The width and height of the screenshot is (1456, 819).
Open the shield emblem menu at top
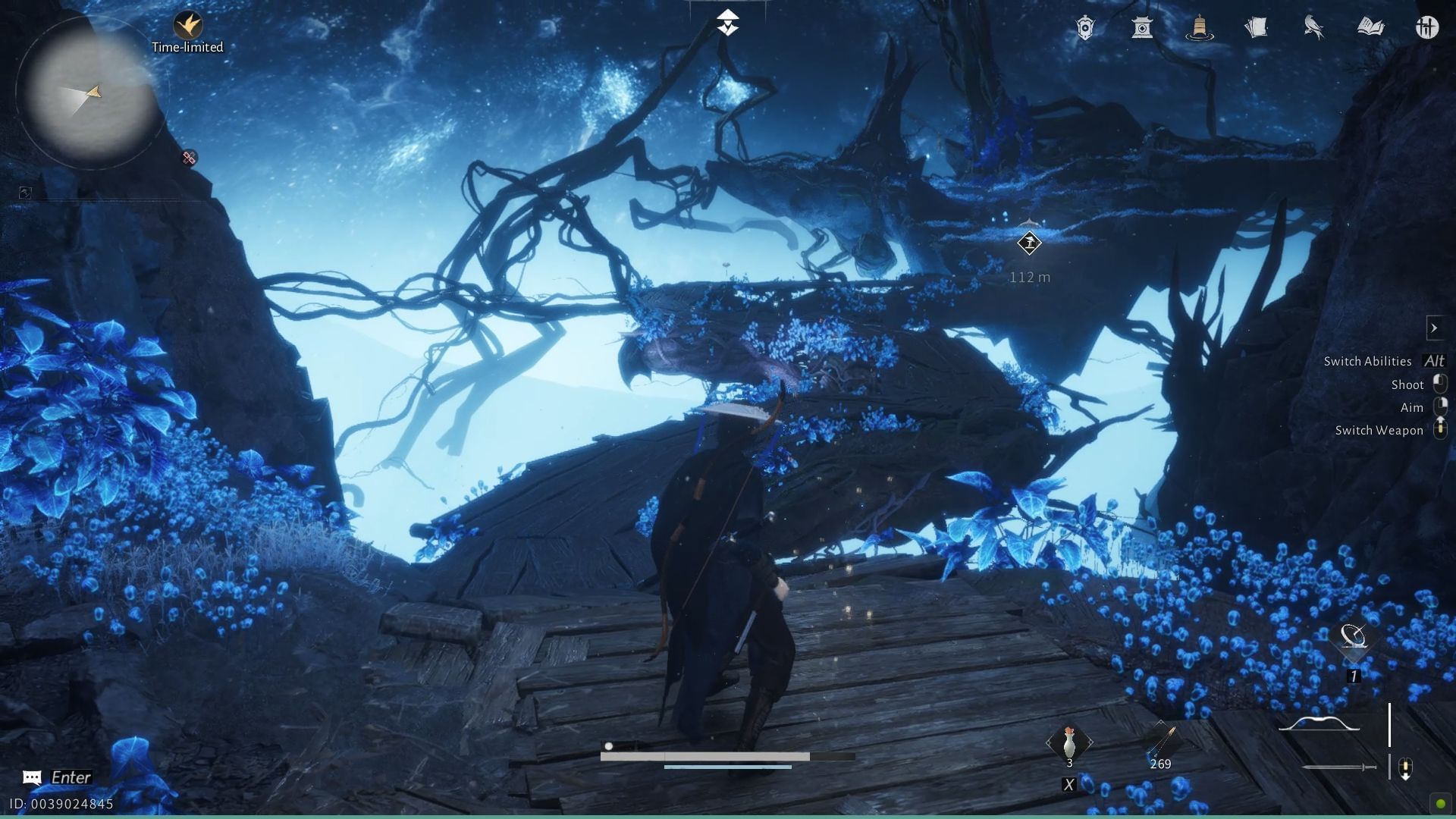point(1086,27)
